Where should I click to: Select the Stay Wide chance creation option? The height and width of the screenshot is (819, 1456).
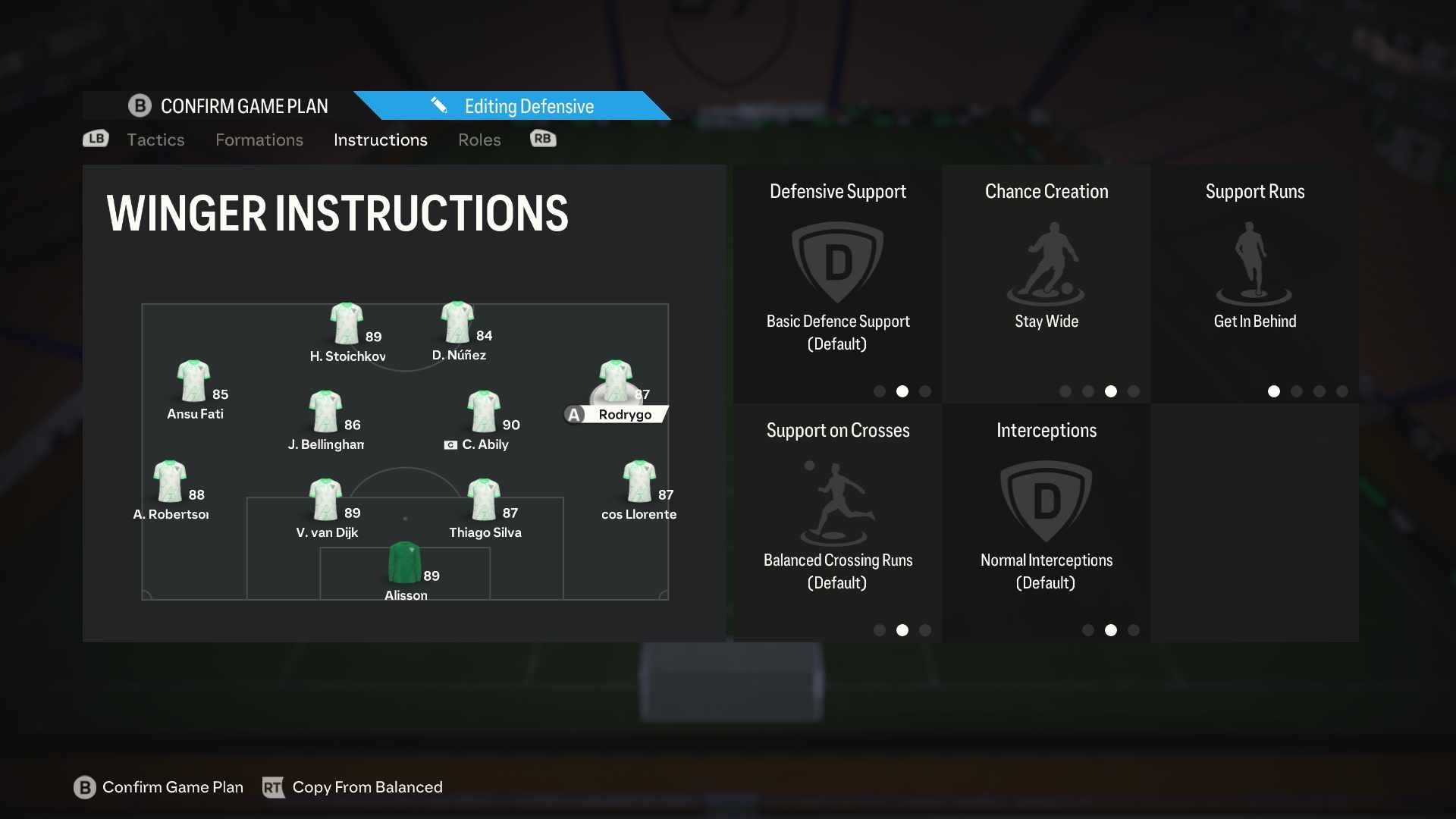[1046, 321]
